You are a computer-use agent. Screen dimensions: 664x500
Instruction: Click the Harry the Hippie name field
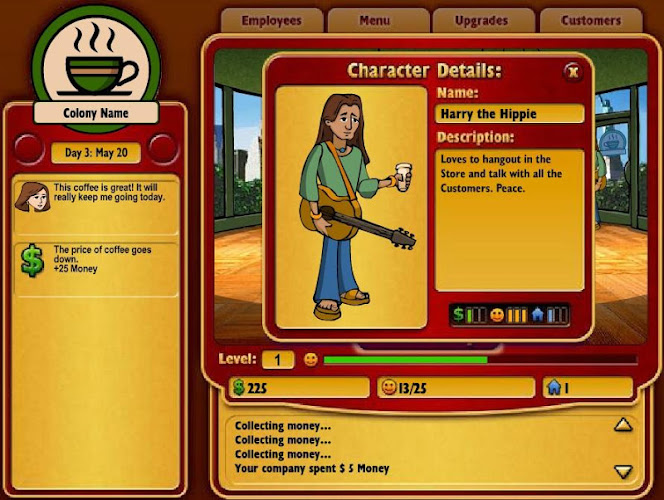tap(510, 114)
